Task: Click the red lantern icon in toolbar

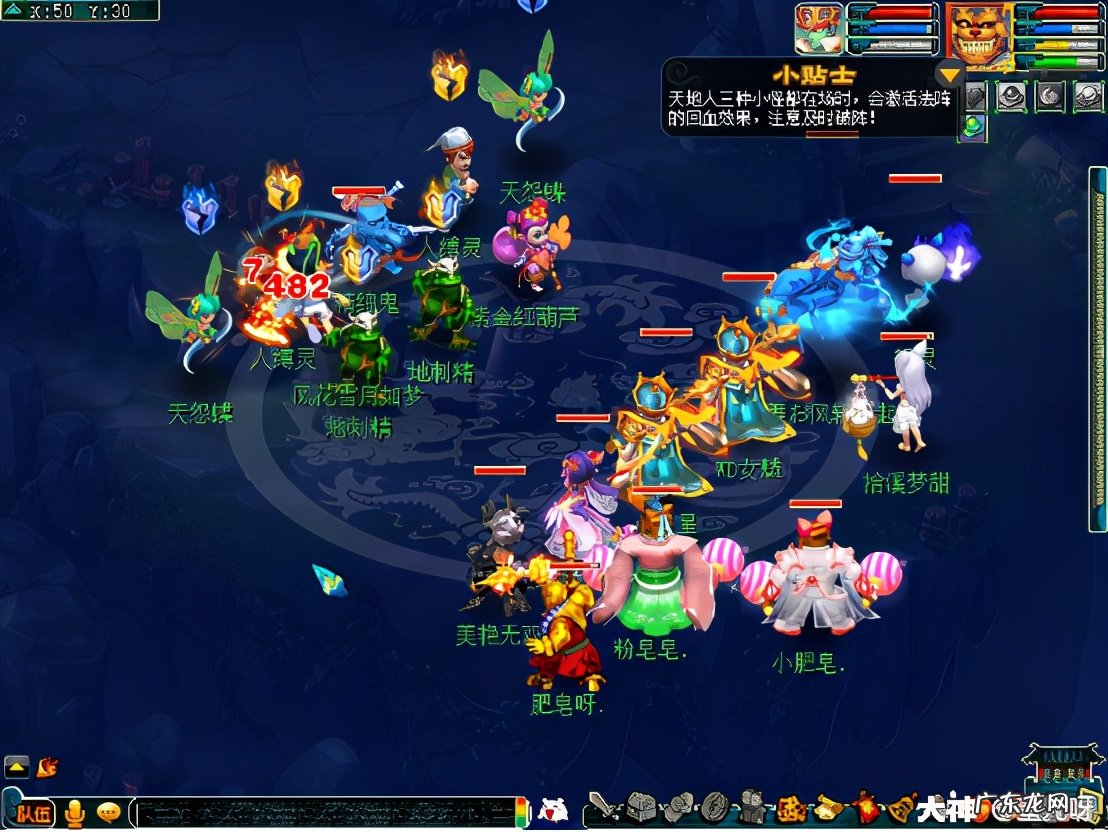Action: coord(864,806)
